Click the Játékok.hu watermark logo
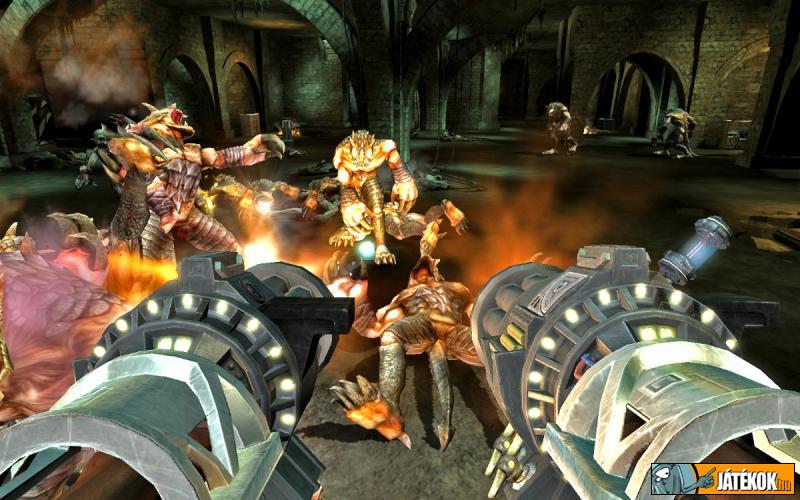Image resolution: width=800 pixels, height=500 pixels. coord(722,479)
